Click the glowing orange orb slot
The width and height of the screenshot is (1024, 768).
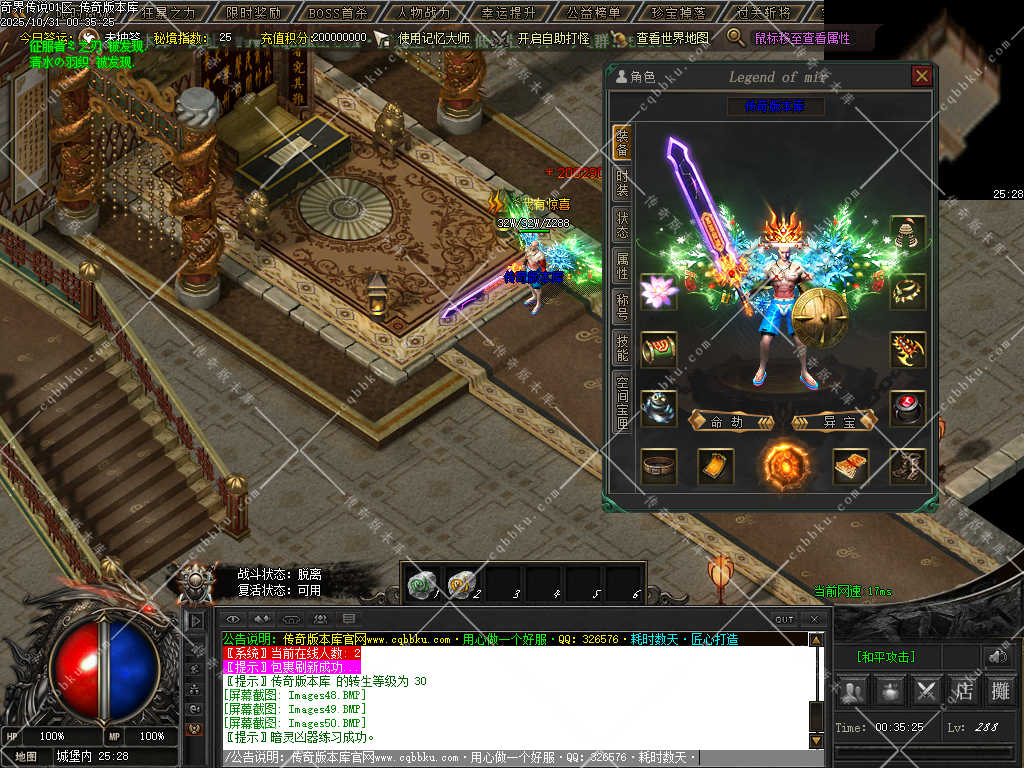click(x=782, y=465)
